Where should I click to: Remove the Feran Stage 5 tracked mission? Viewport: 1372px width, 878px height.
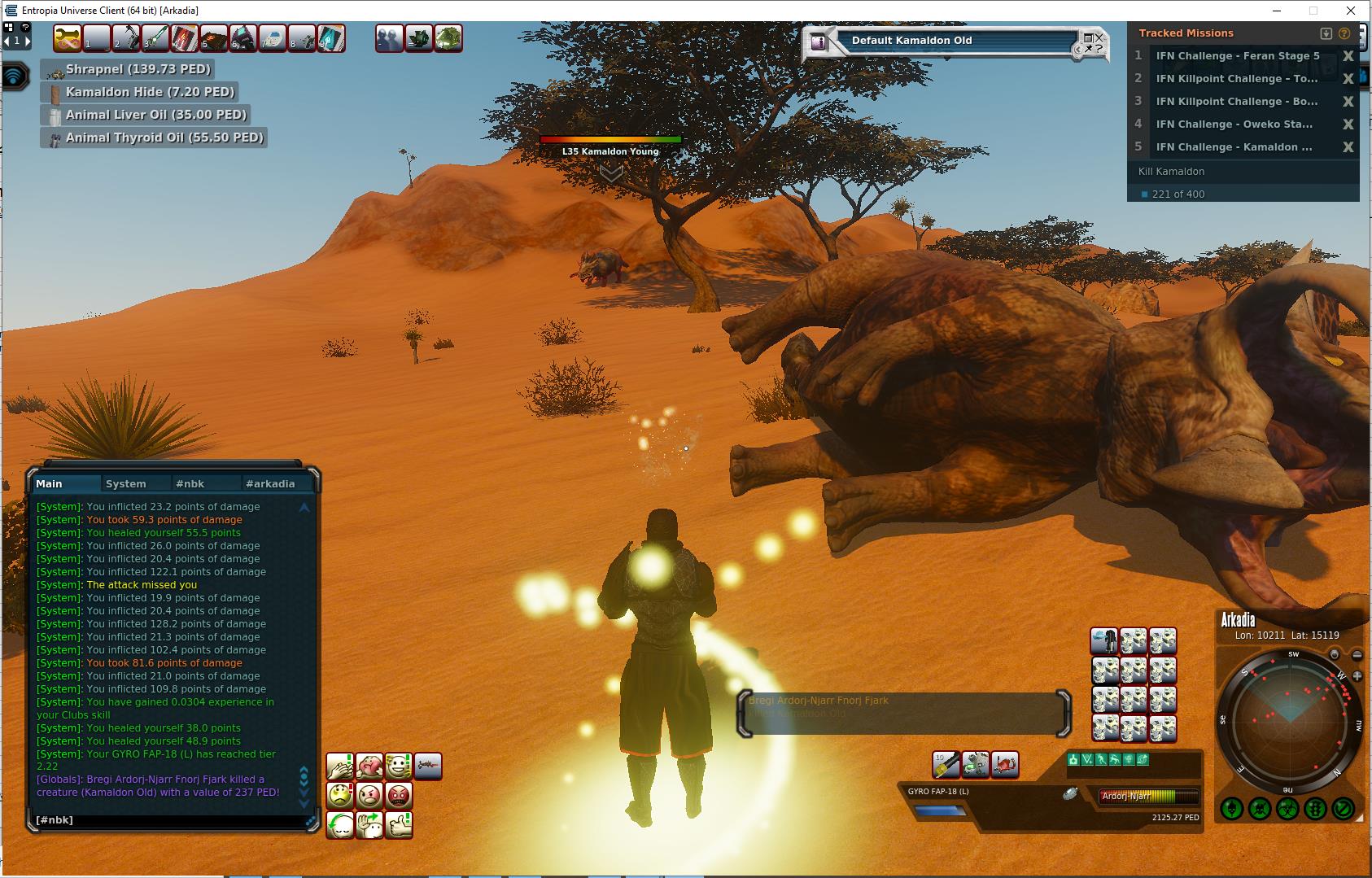(x=1348, y=56)
